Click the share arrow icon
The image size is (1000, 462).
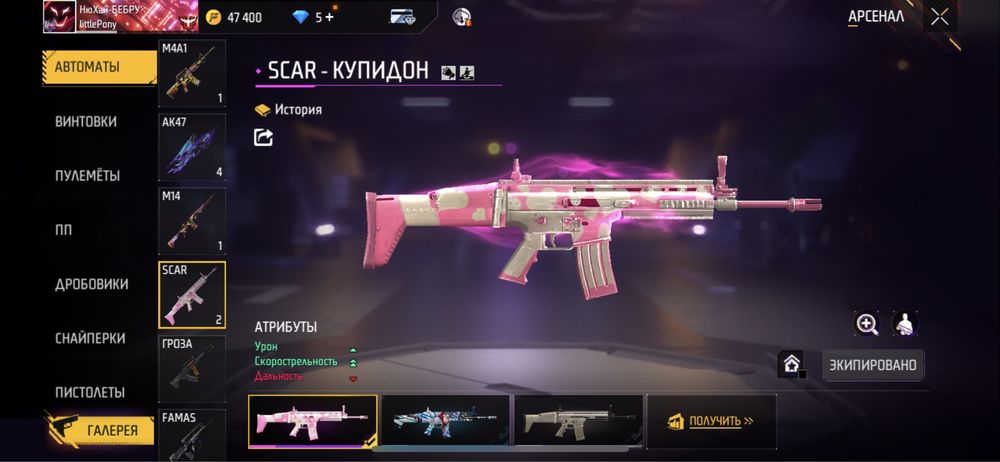coord(264,138)
